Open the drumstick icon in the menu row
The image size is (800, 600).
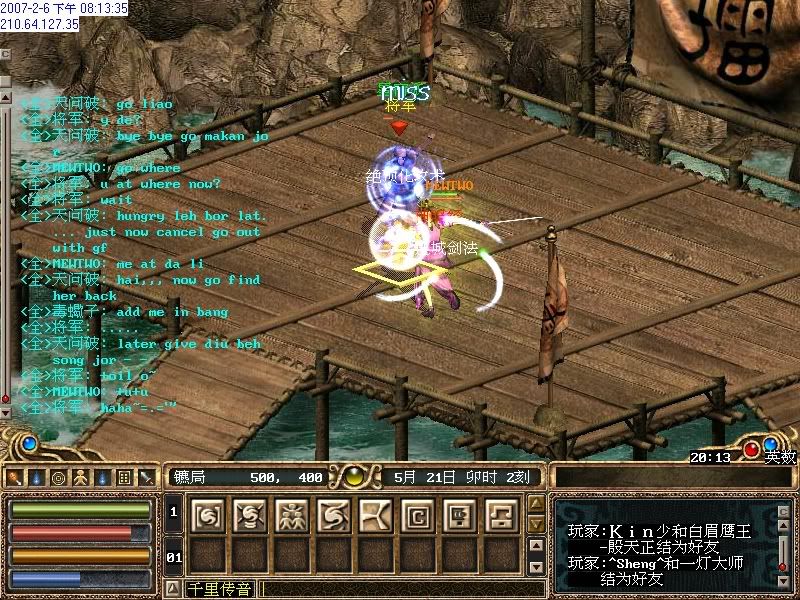point(14,477)
